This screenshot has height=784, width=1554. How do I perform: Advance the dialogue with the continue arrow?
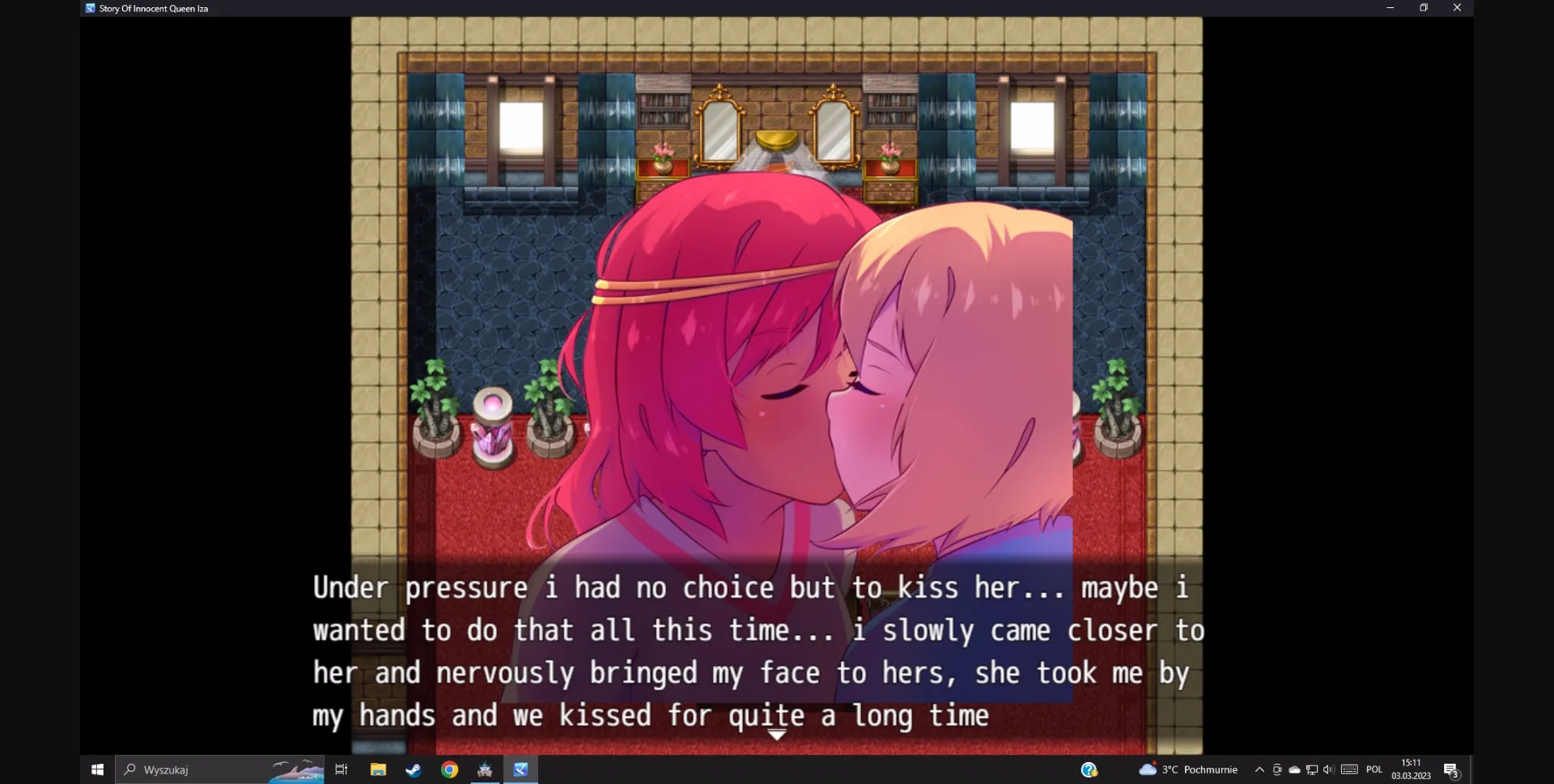[x=777, y=735]
